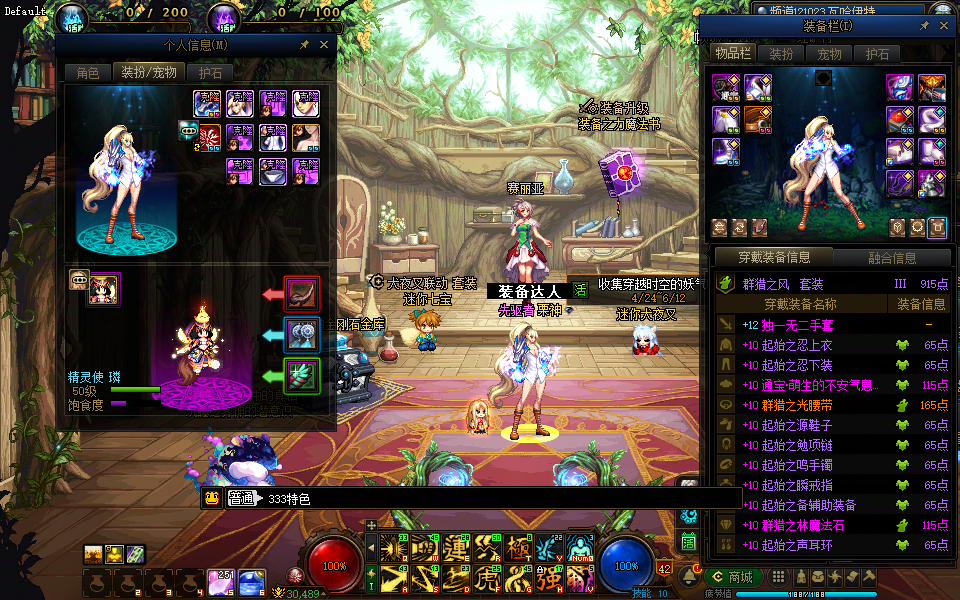Click the pet portrait slot

point(105,288)
